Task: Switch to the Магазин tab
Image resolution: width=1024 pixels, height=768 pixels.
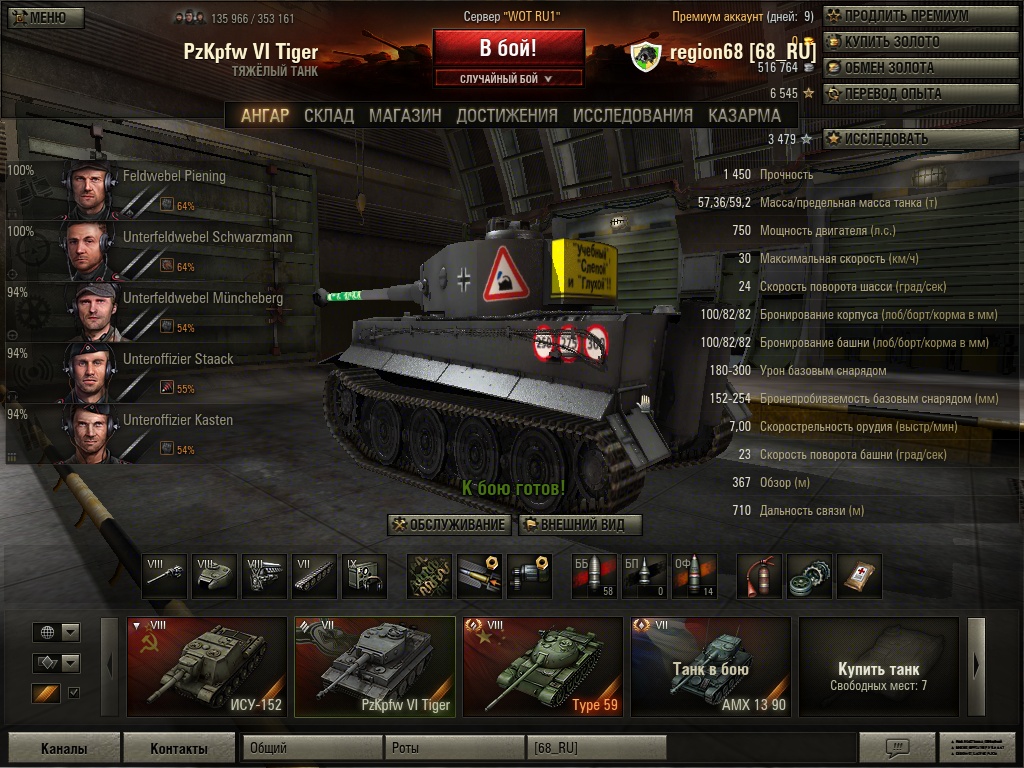Action: point(405,115)
